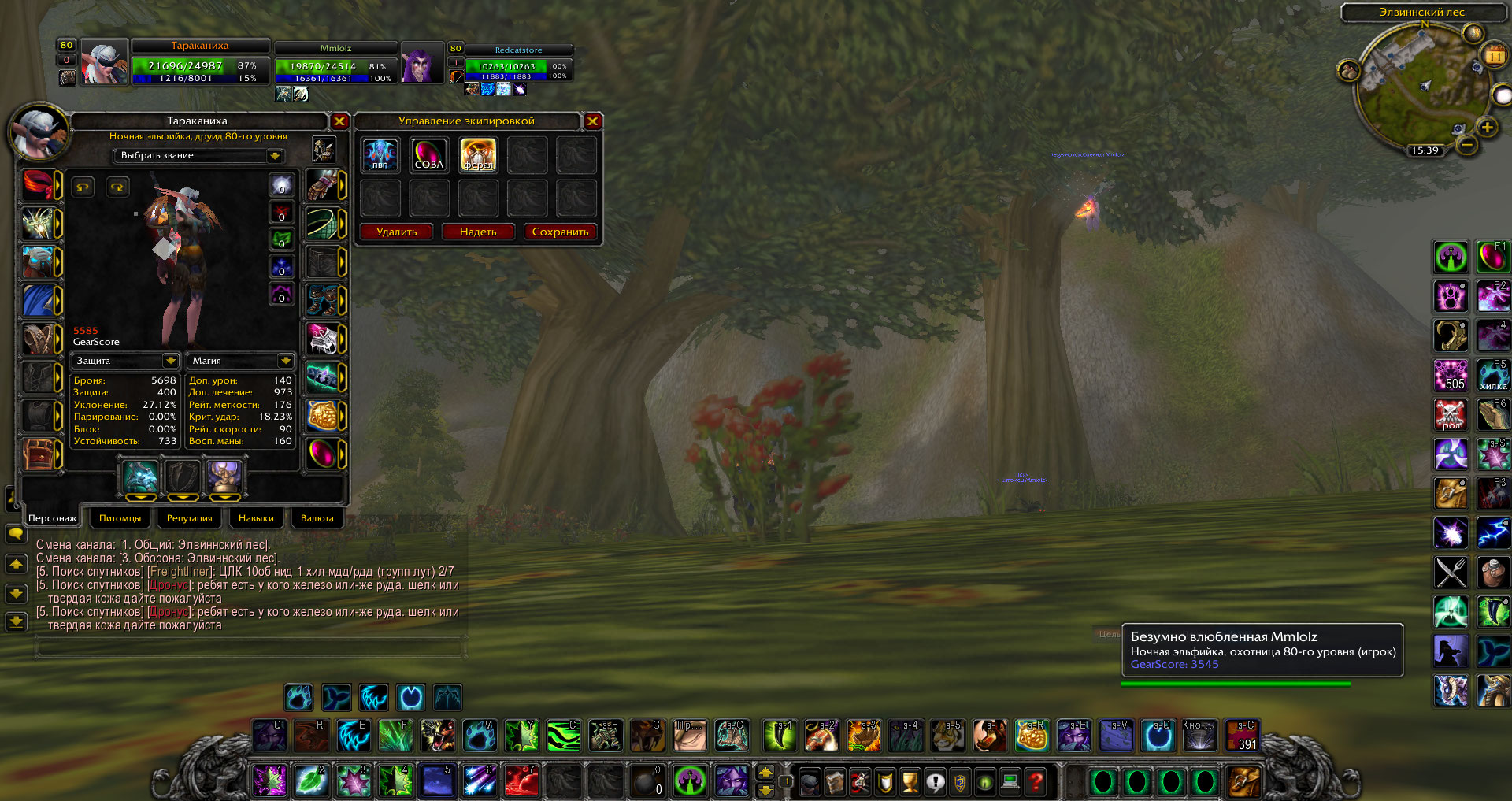Show the Валюта tab
This screenshot has height=801, width=1512.
coord(317,518)
